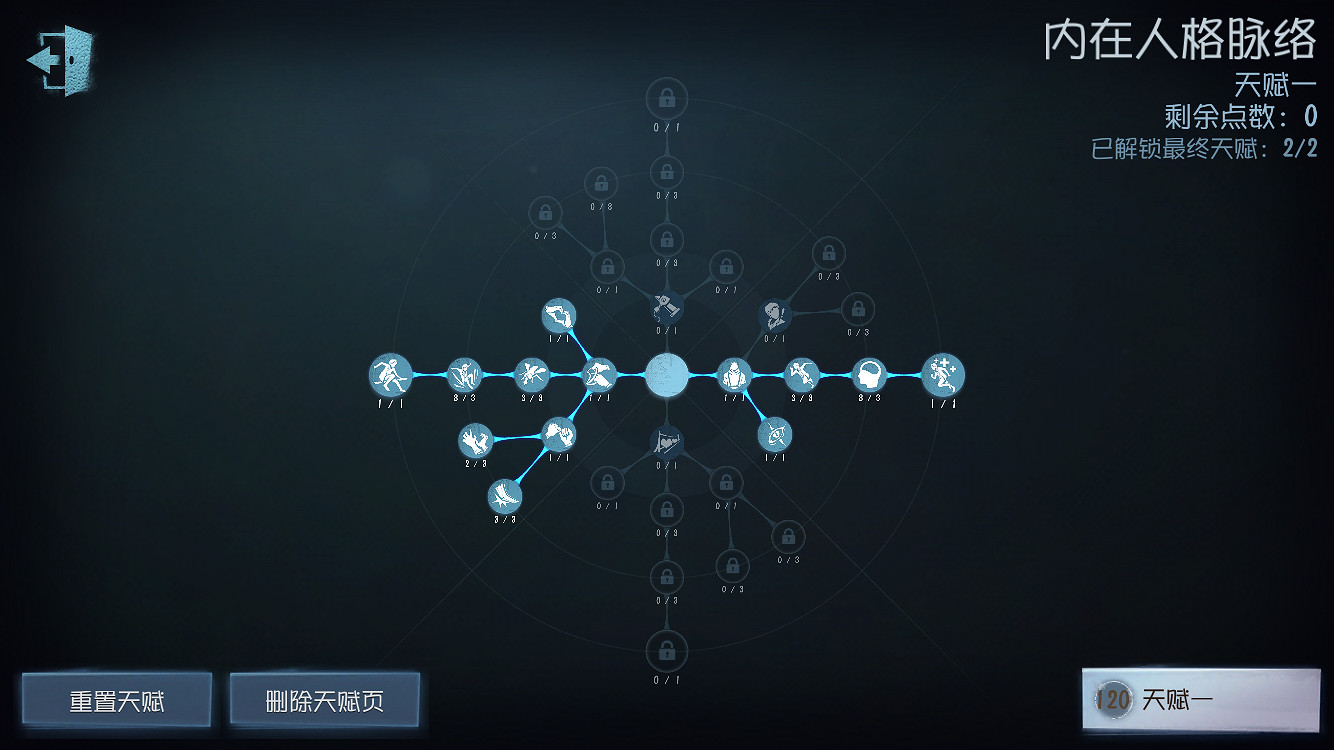1334x750 pixels.
Task: Click the kicking feet talent node at 3/3
Action: (x=504, y=496)
